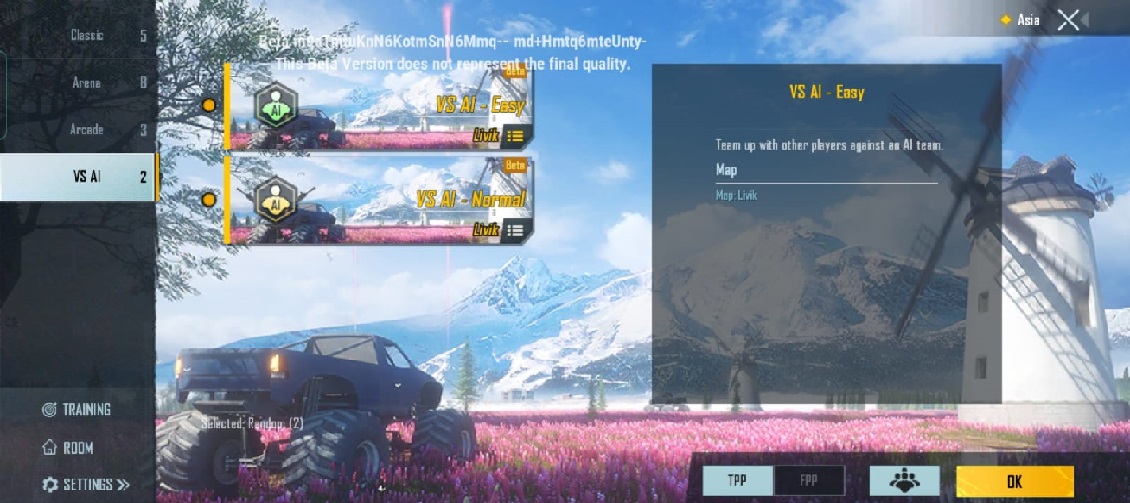The height and width of the screenshot is (503, 1130).
Task: Open map list on VS AI - Normal card
Action: click(x=515, y=230)
